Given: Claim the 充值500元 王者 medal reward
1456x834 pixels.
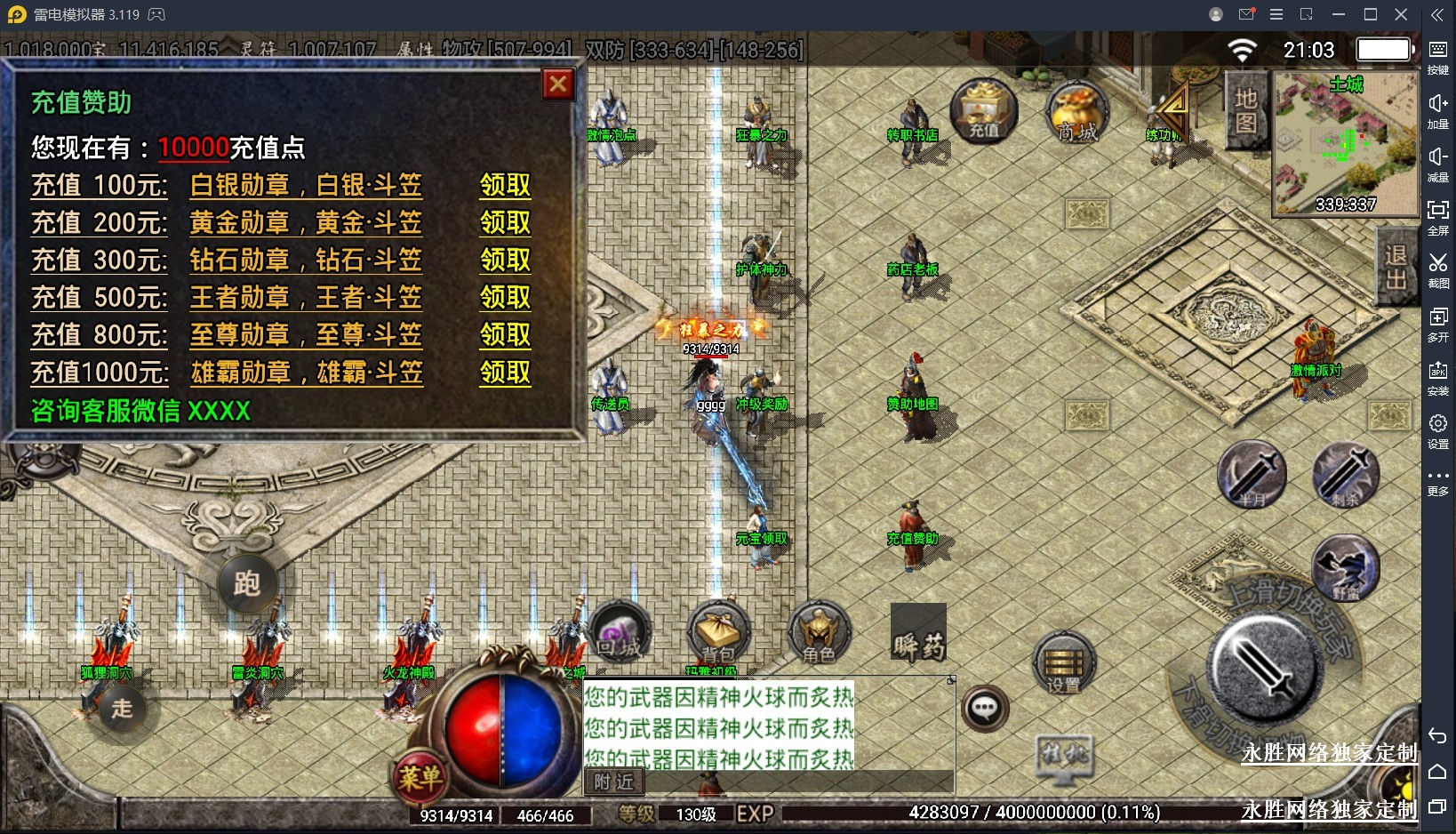Looking at the screenshot, I should 505,297.
